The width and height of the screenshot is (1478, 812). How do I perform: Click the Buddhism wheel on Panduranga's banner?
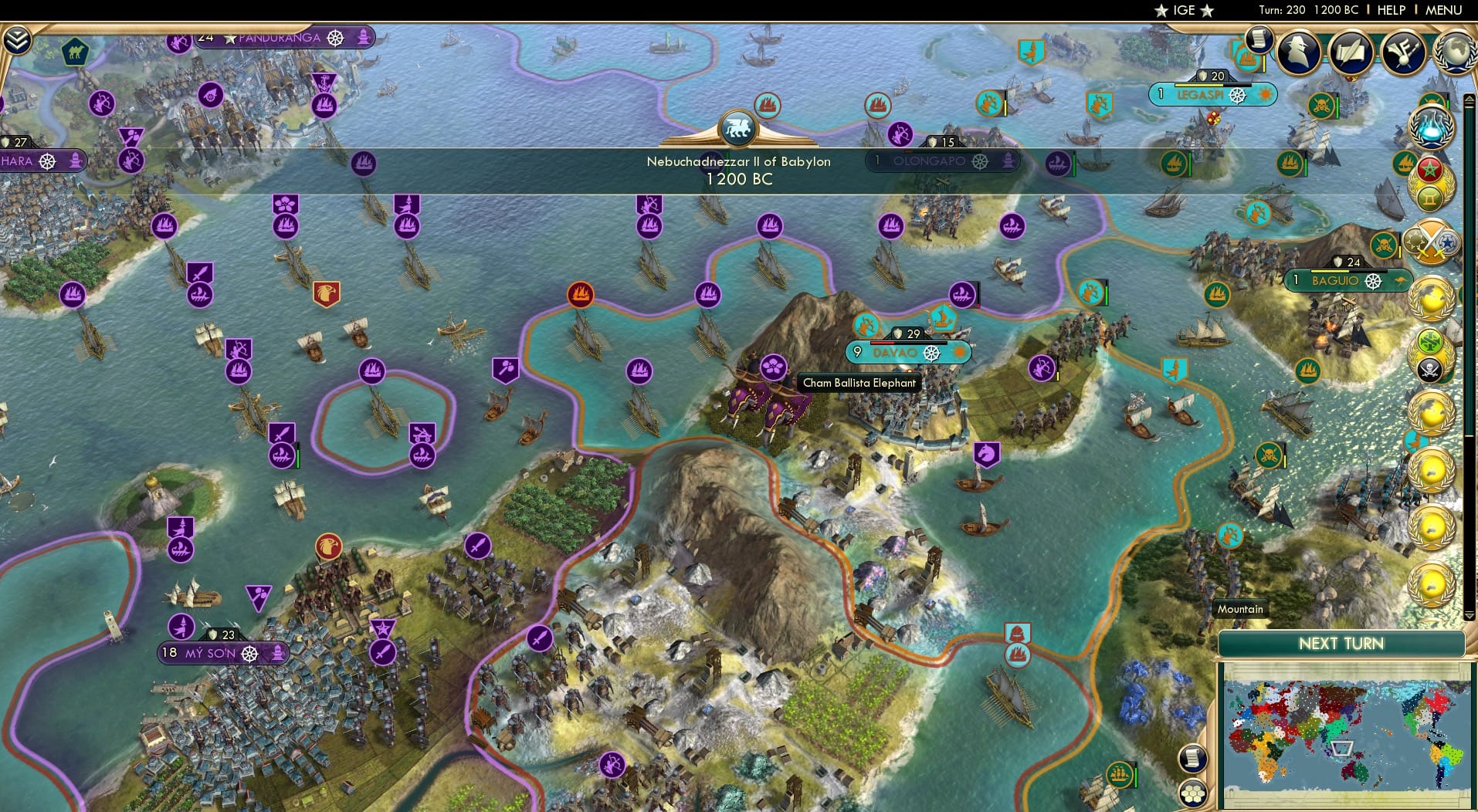click(x=335, y=37)
